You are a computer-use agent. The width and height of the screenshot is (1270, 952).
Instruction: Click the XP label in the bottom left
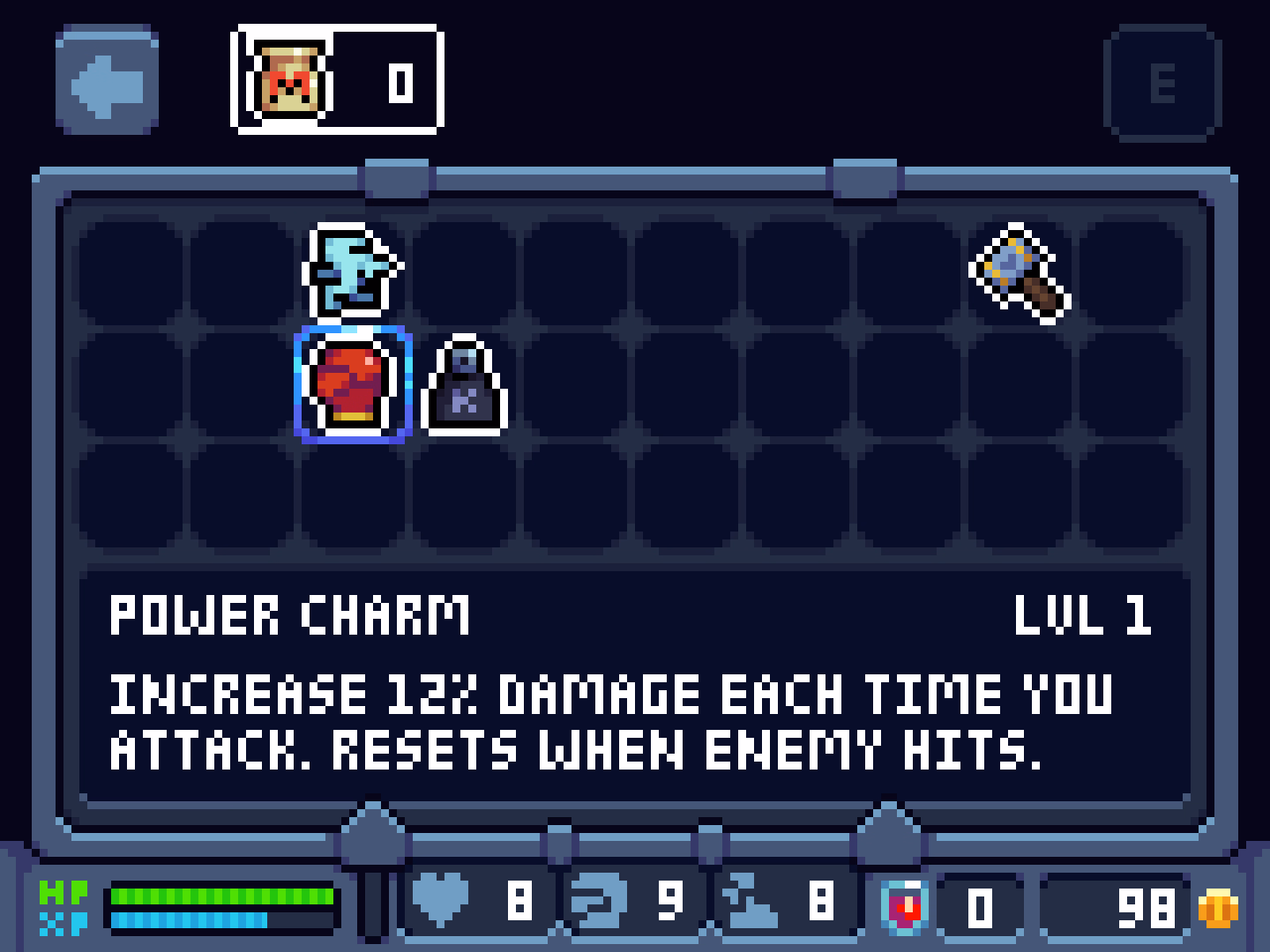pyautogui.click(x=62, y=922)
